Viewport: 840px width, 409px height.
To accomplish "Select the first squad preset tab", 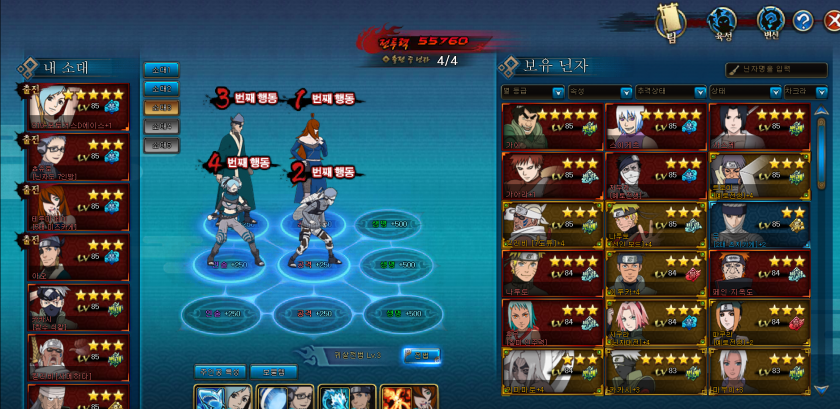I will (160, 70).
